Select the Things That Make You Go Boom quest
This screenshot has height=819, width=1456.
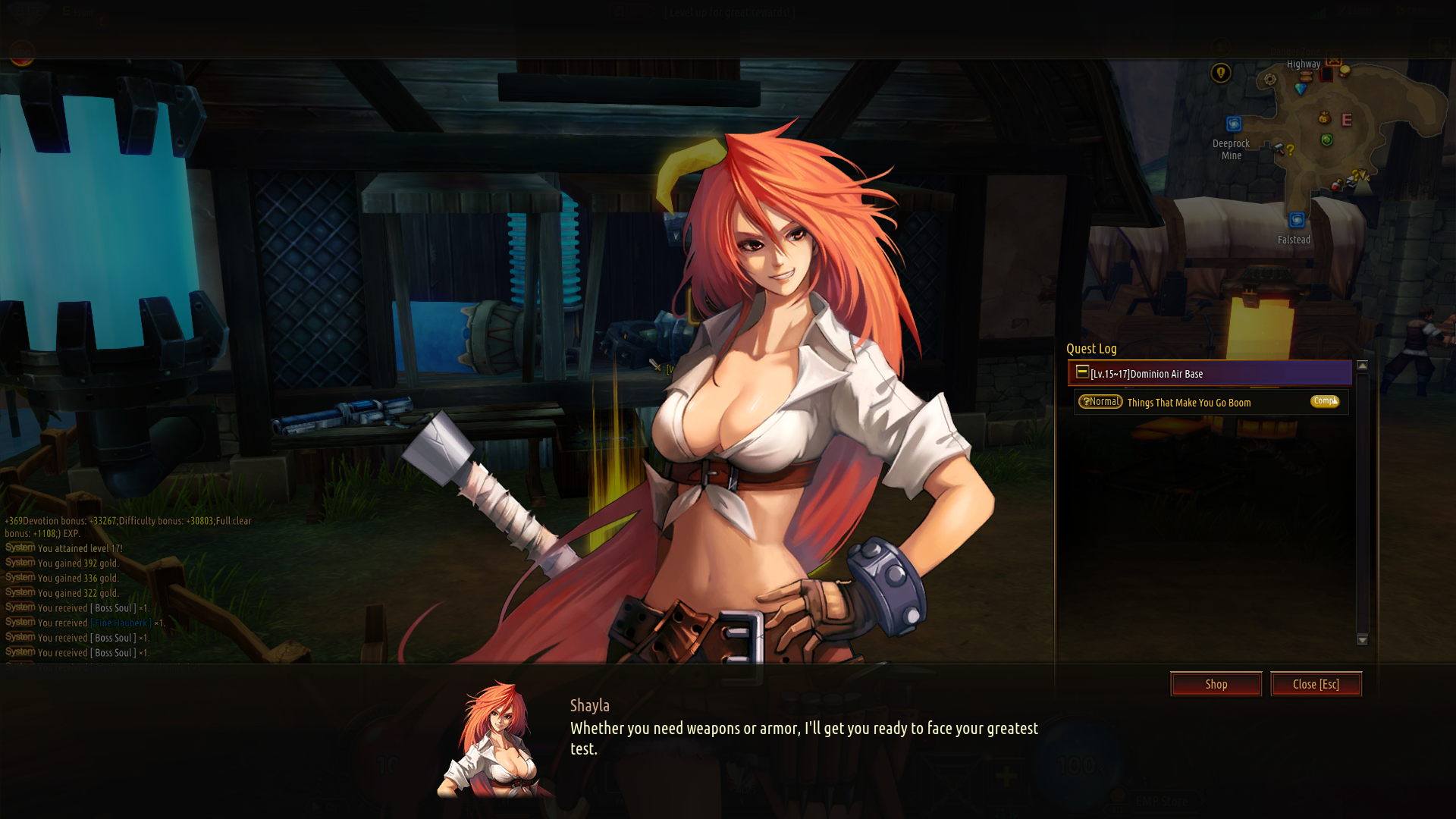(1188, 403)
